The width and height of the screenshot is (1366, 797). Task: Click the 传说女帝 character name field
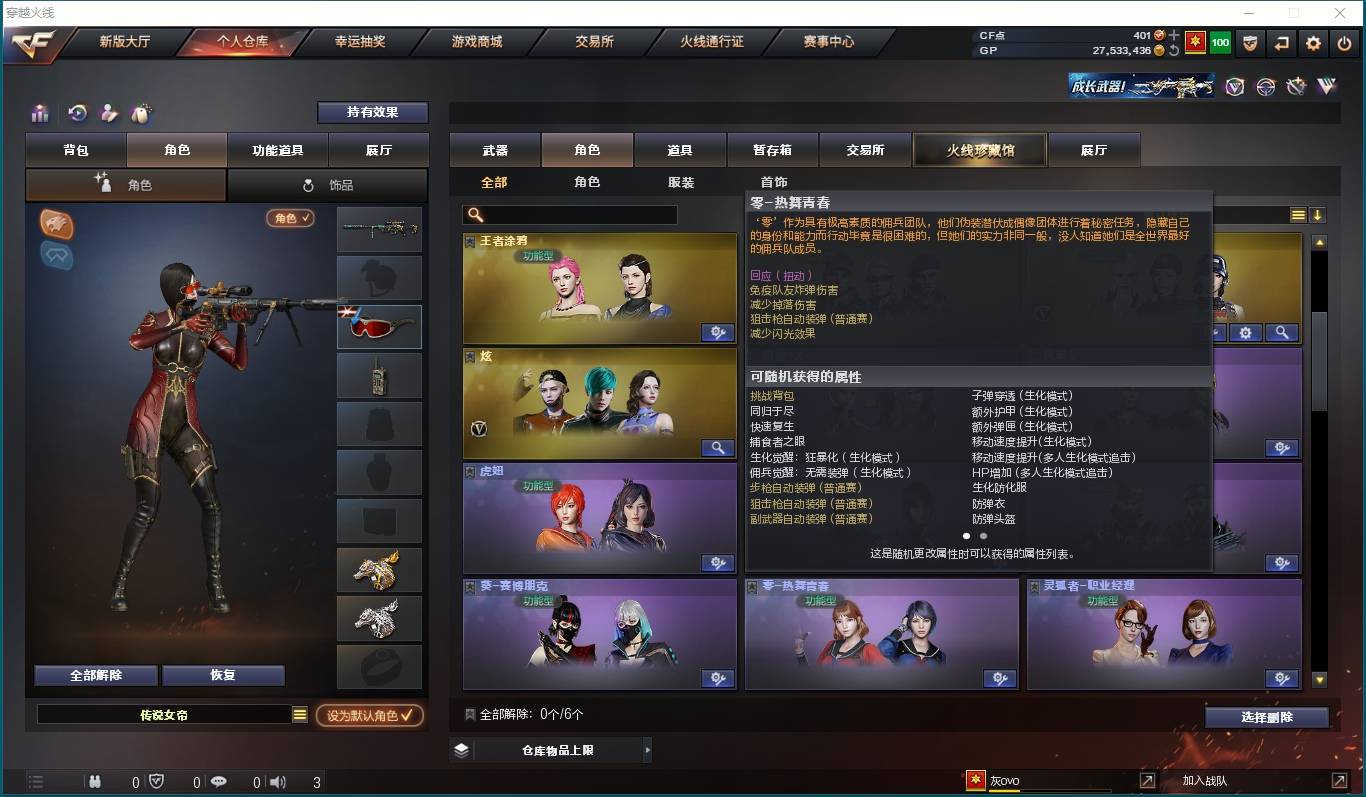pos(165,714)
